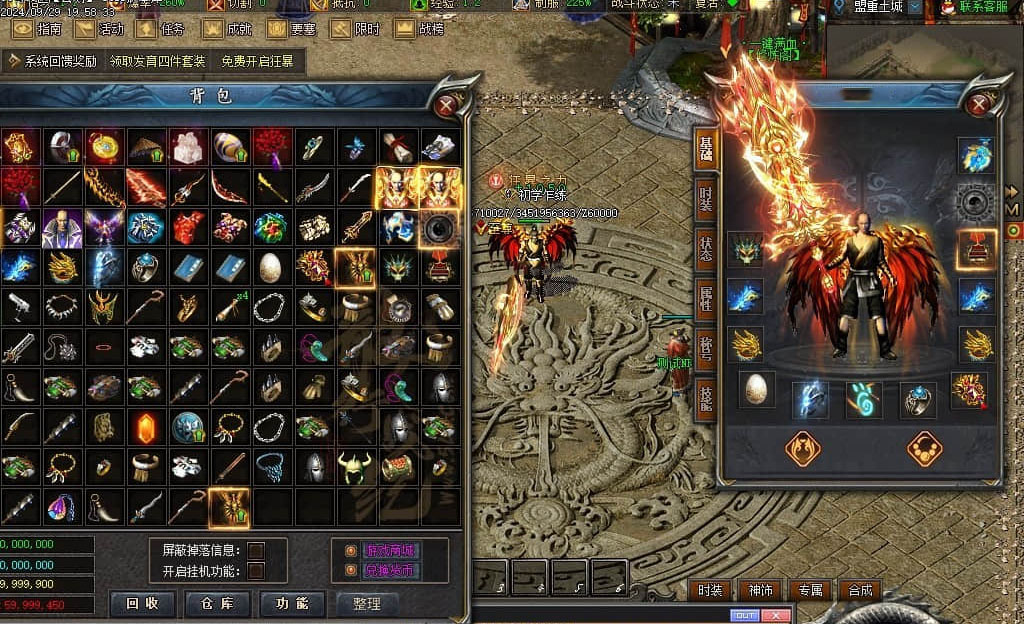Open the 仓库 warehouse
The width and height of the screenshot is (1024, 624).
point(217,603)
